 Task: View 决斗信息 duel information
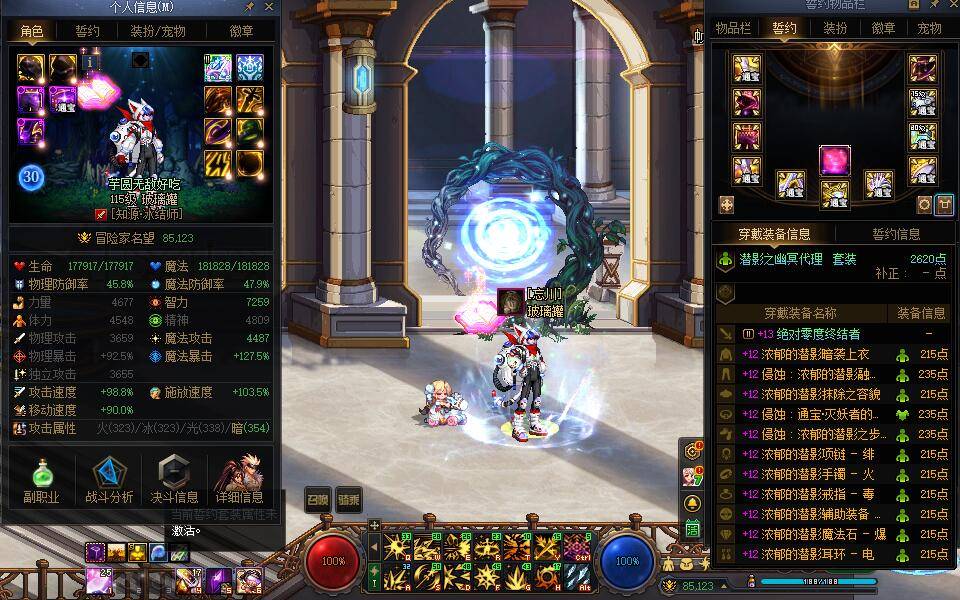(x=174, y=480)
